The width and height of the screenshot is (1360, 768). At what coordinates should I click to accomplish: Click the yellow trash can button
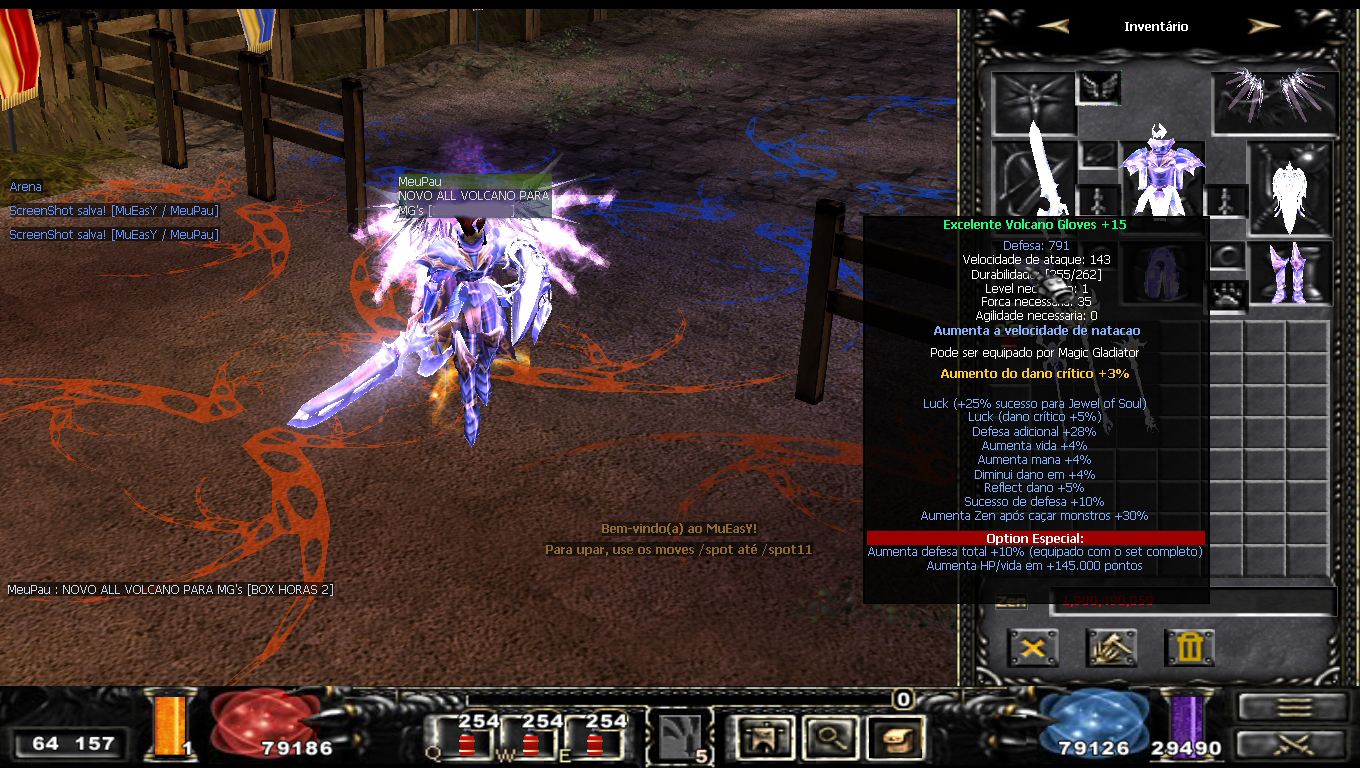tap(1189, 648)
